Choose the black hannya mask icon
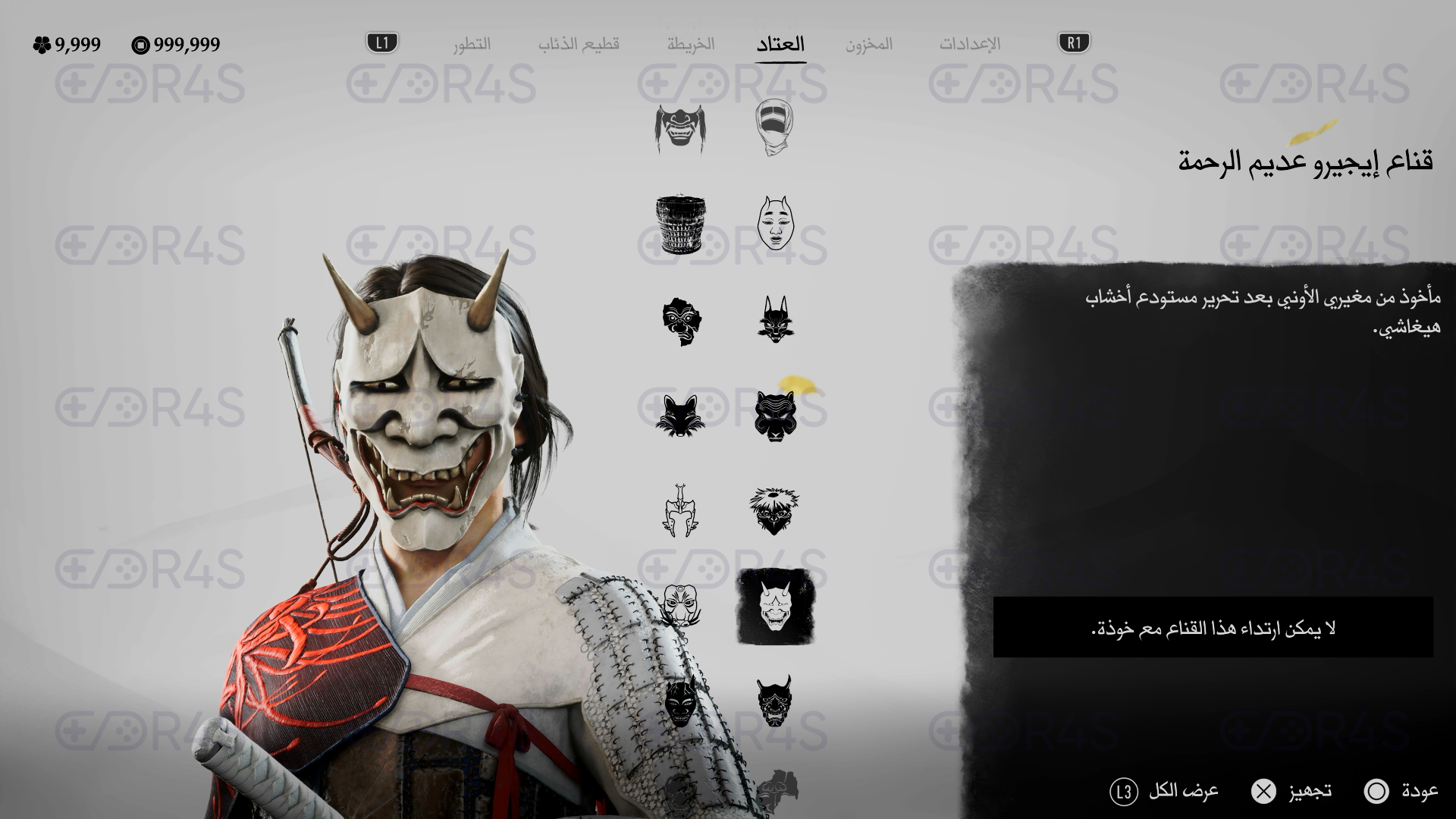This screenshot has width=1456, height=819. point(774,700)
